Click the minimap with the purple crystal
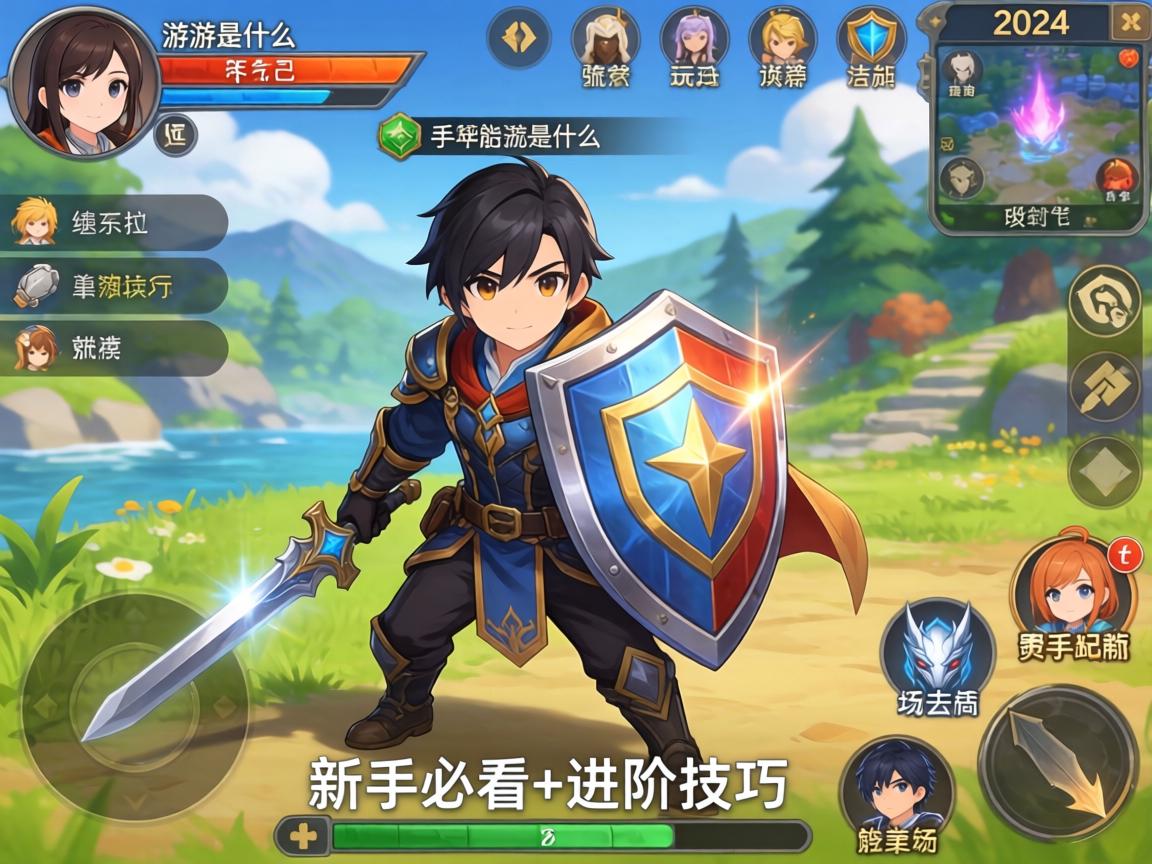 tap(1039, 125)
